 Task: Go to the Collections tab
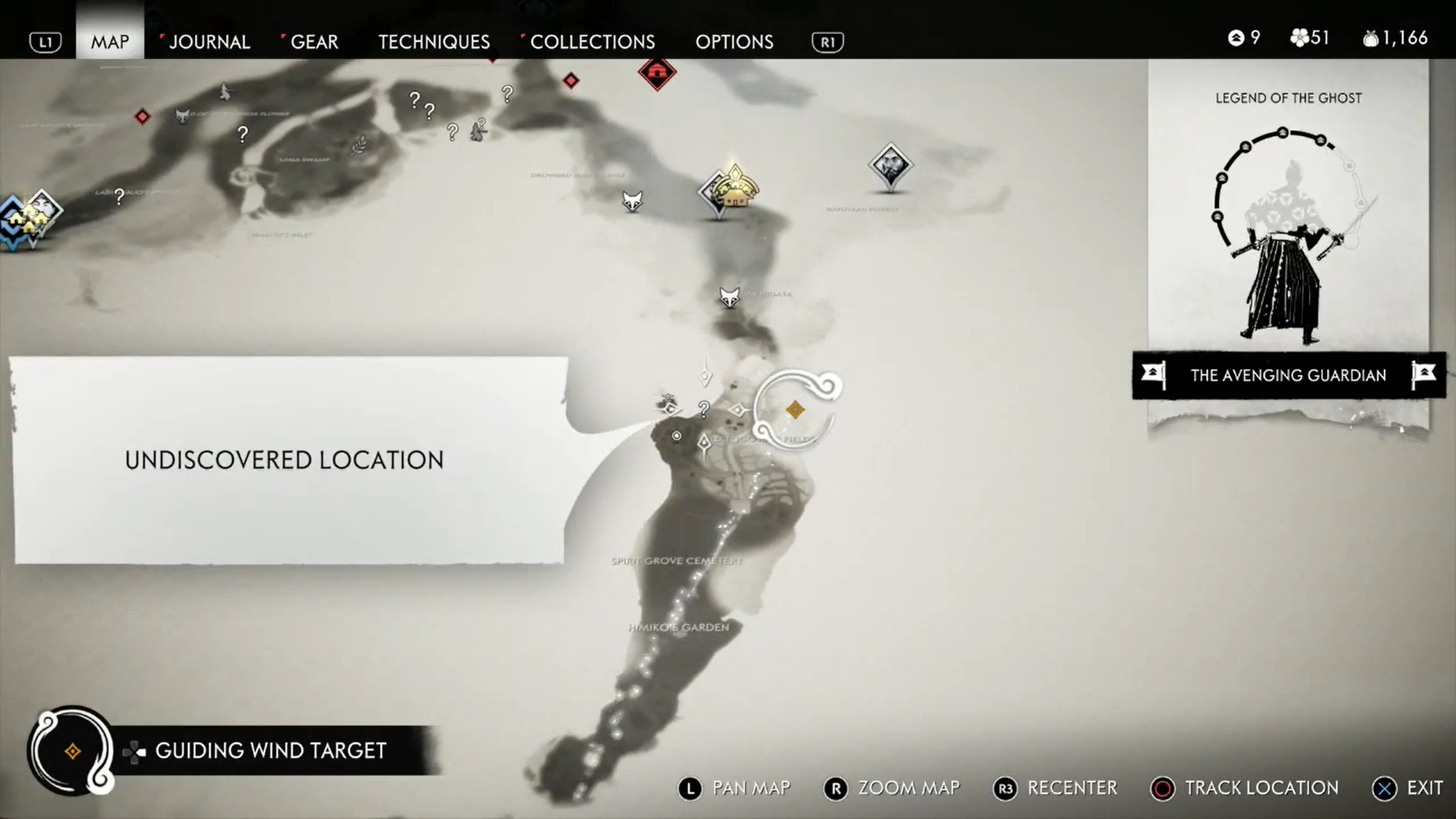pyautogui.click(x=591, y=42)
